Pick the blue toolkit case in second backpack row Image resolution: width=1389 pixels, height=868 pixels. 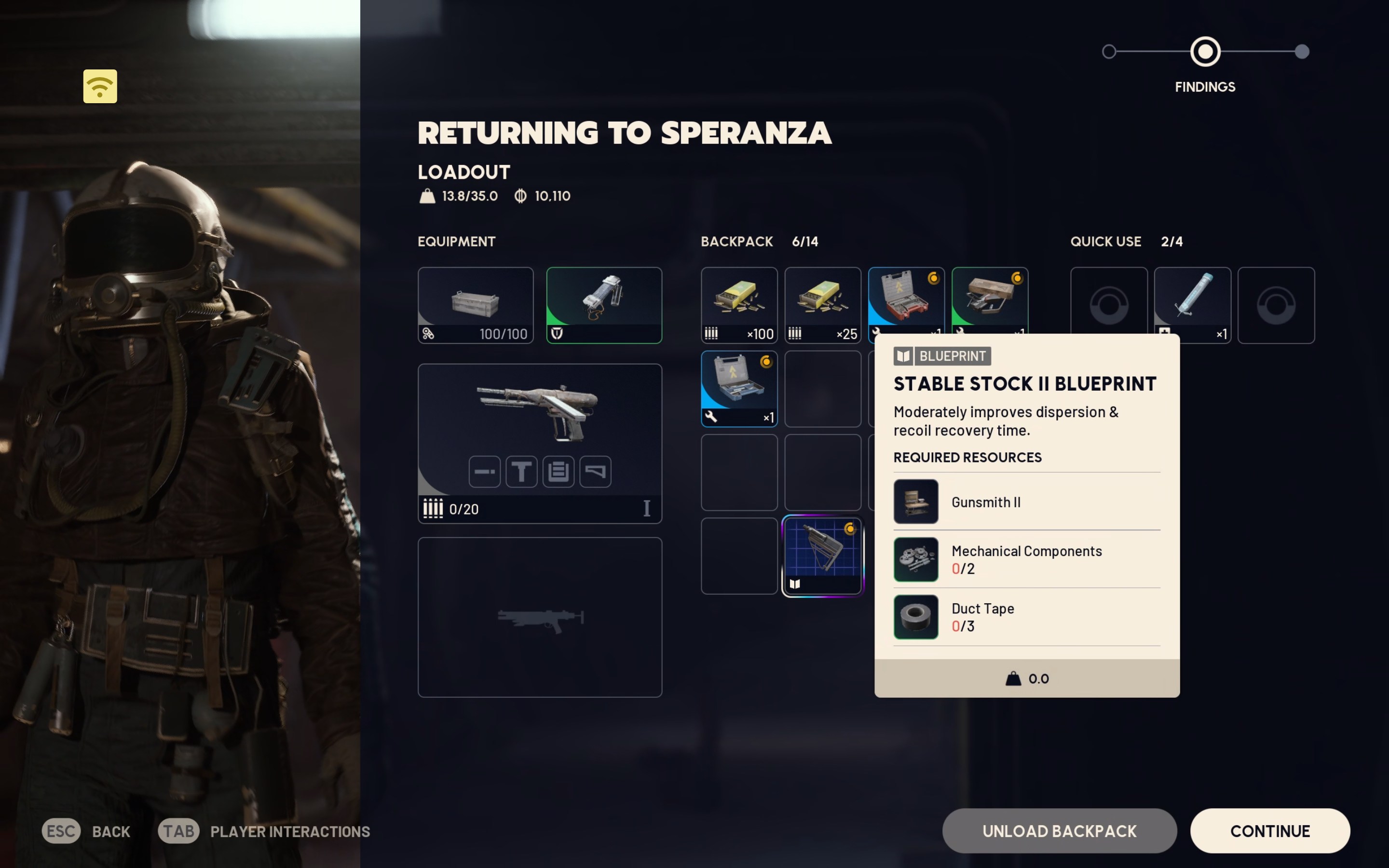(739, 388)
